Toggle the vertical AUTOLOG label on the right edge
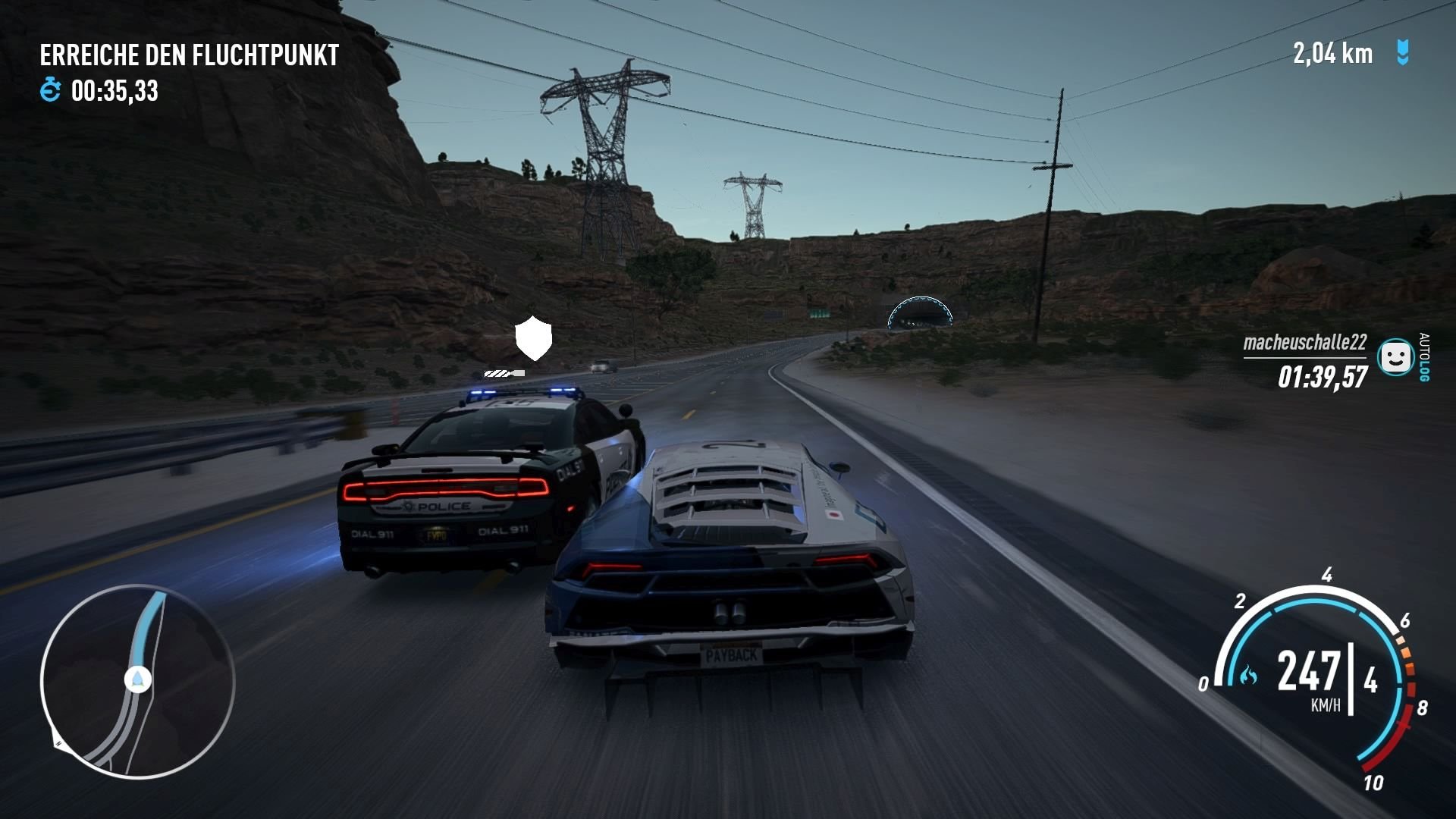1456x819 pixels. point(1427,356)
